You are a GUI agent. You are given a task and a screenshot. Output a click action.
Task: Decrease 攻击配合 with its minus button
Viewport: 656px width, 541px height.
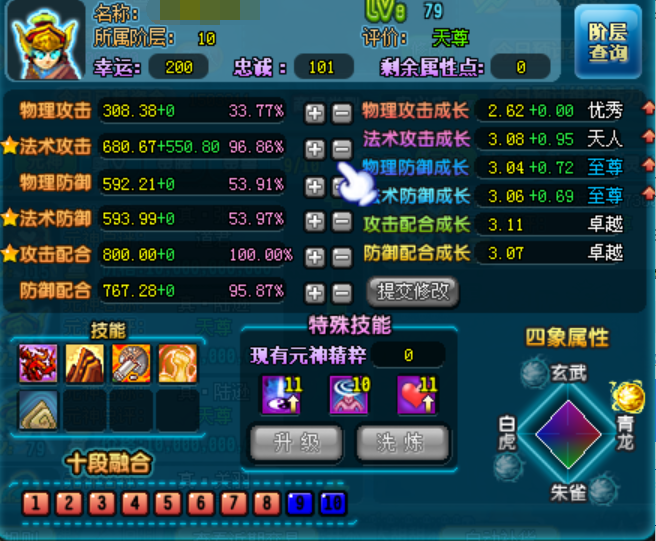(341, 257)
